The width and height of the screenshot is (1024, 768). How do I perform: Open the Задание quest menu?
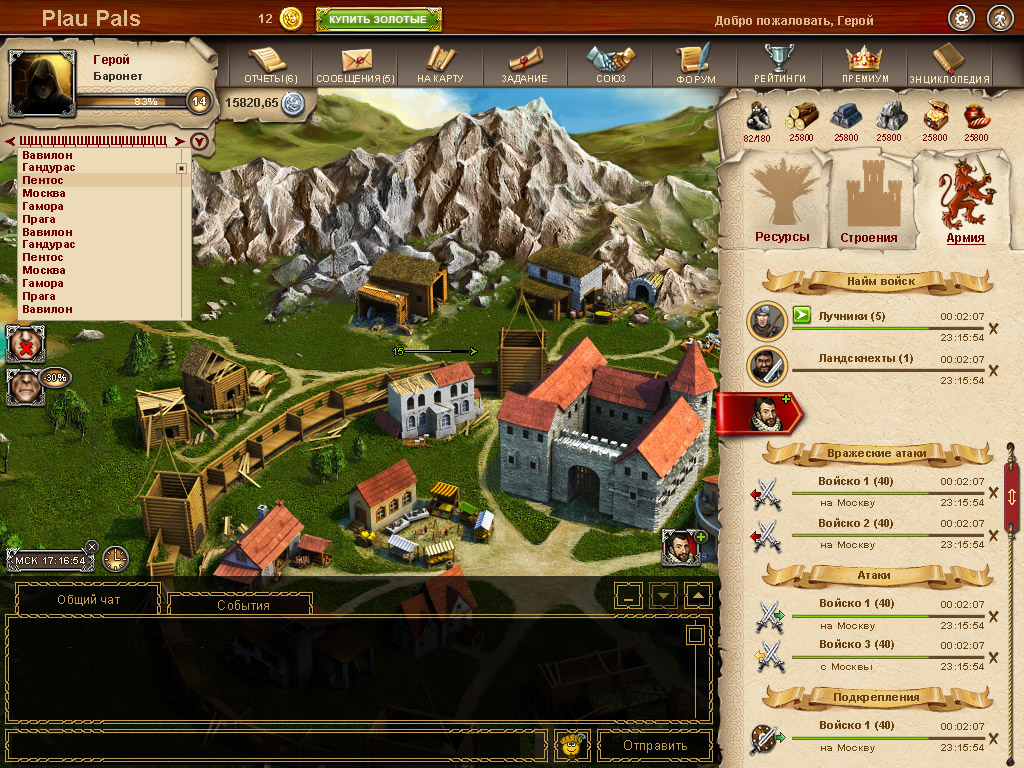[x=524, y=65]
